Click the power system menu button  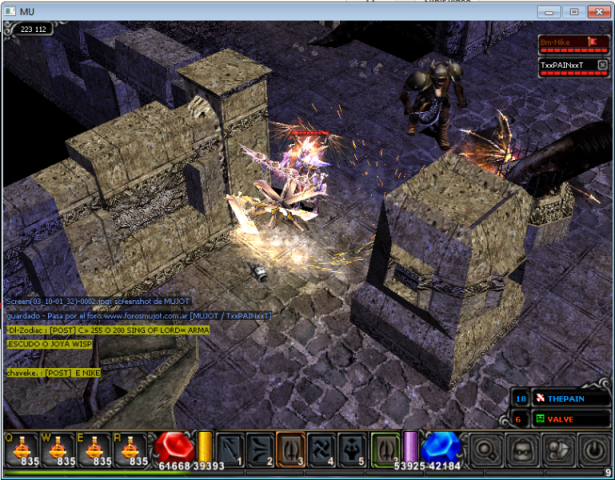pyautogui.click(x=593, y=447)
